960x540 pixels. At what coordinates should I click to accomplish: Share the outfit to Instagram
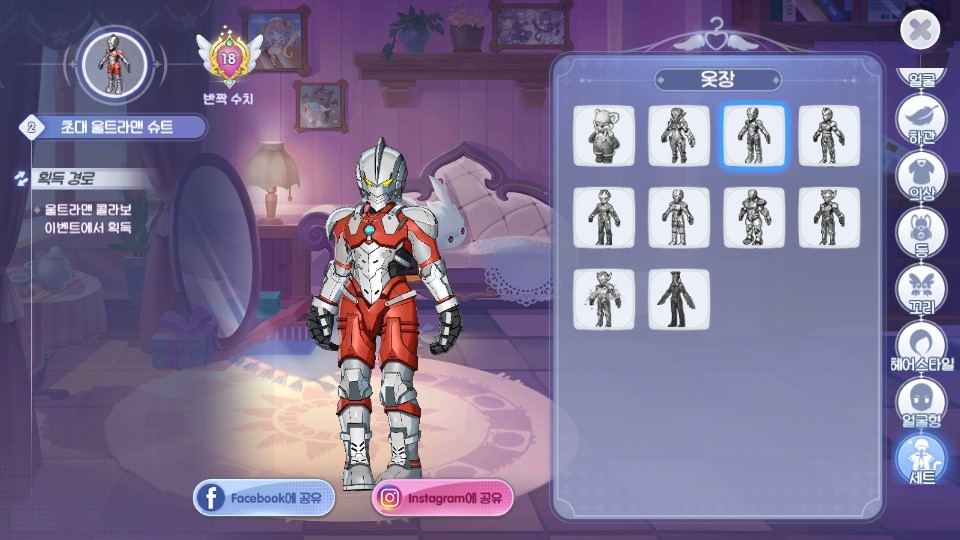tap(443, 497)
